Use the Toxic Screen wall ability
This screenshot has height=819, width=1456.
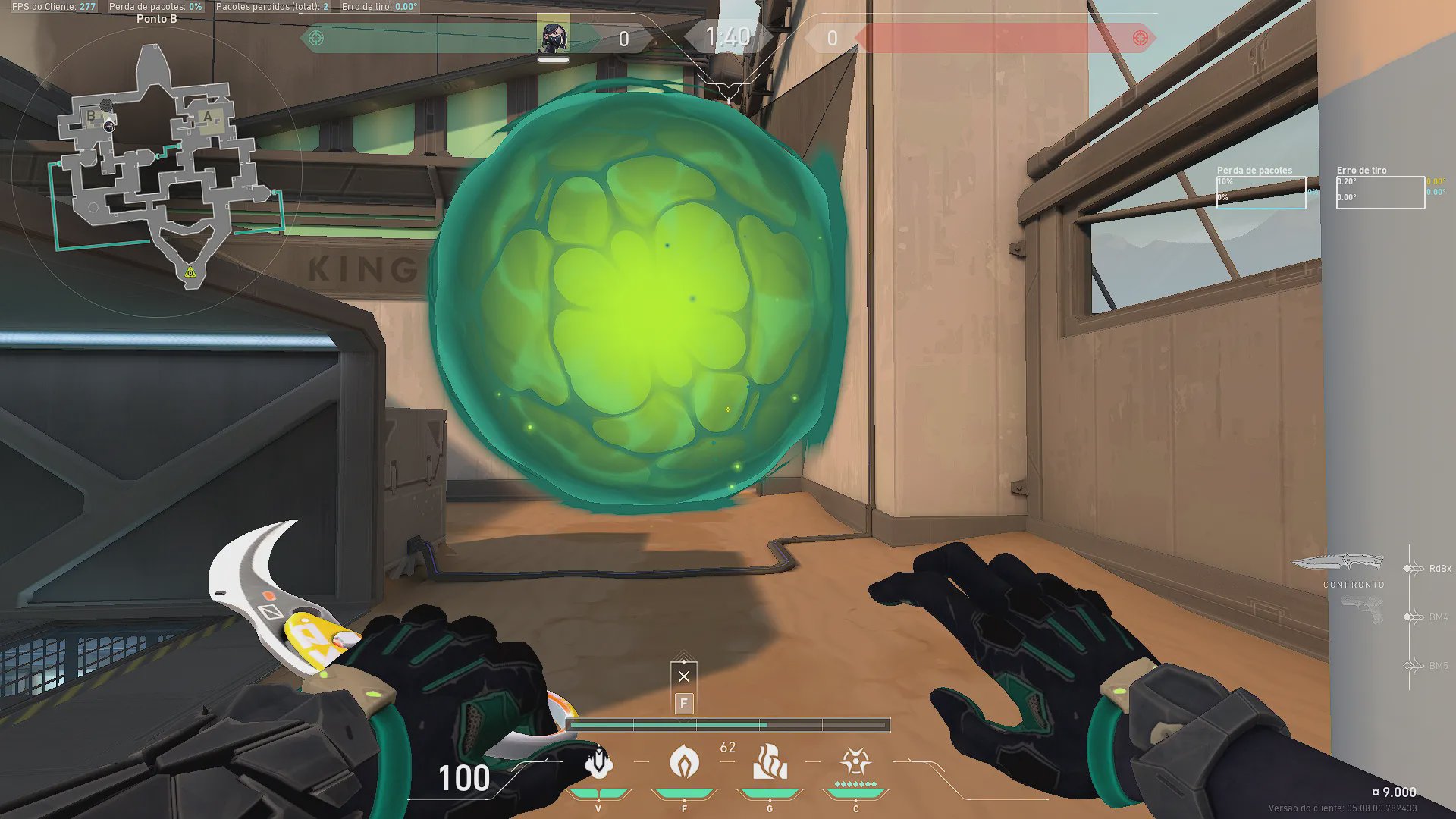[770, 762]
